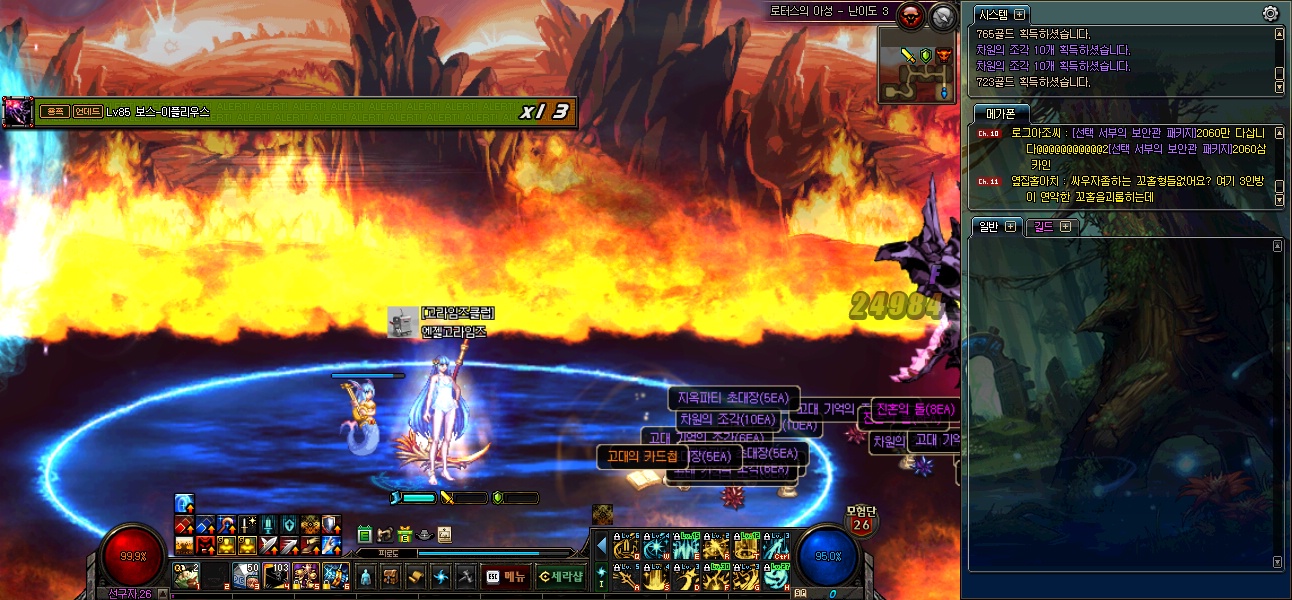Open the ESC 메뉴 menu button
Viewport: 1292px width, 600px height.
[505, 576]
